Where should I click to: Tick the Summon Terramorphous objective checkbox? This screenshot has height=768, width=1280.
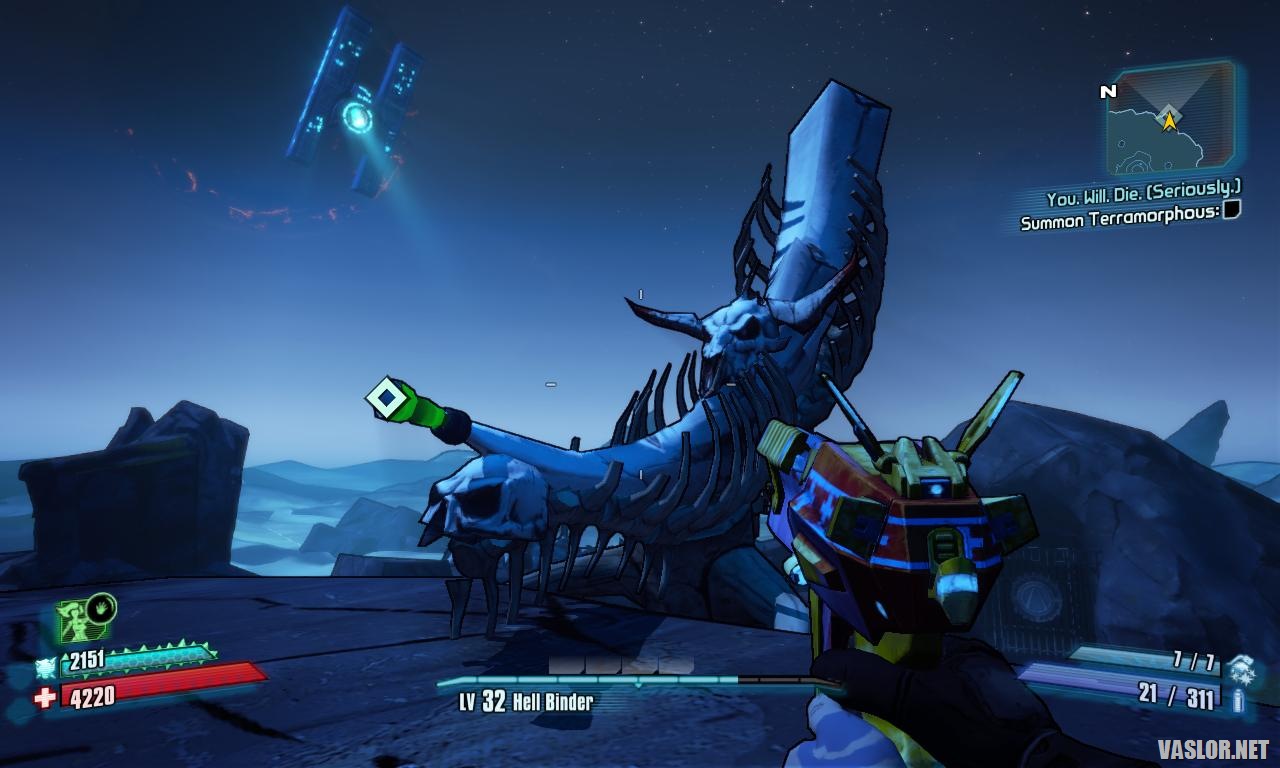[x=1232, y=209]
